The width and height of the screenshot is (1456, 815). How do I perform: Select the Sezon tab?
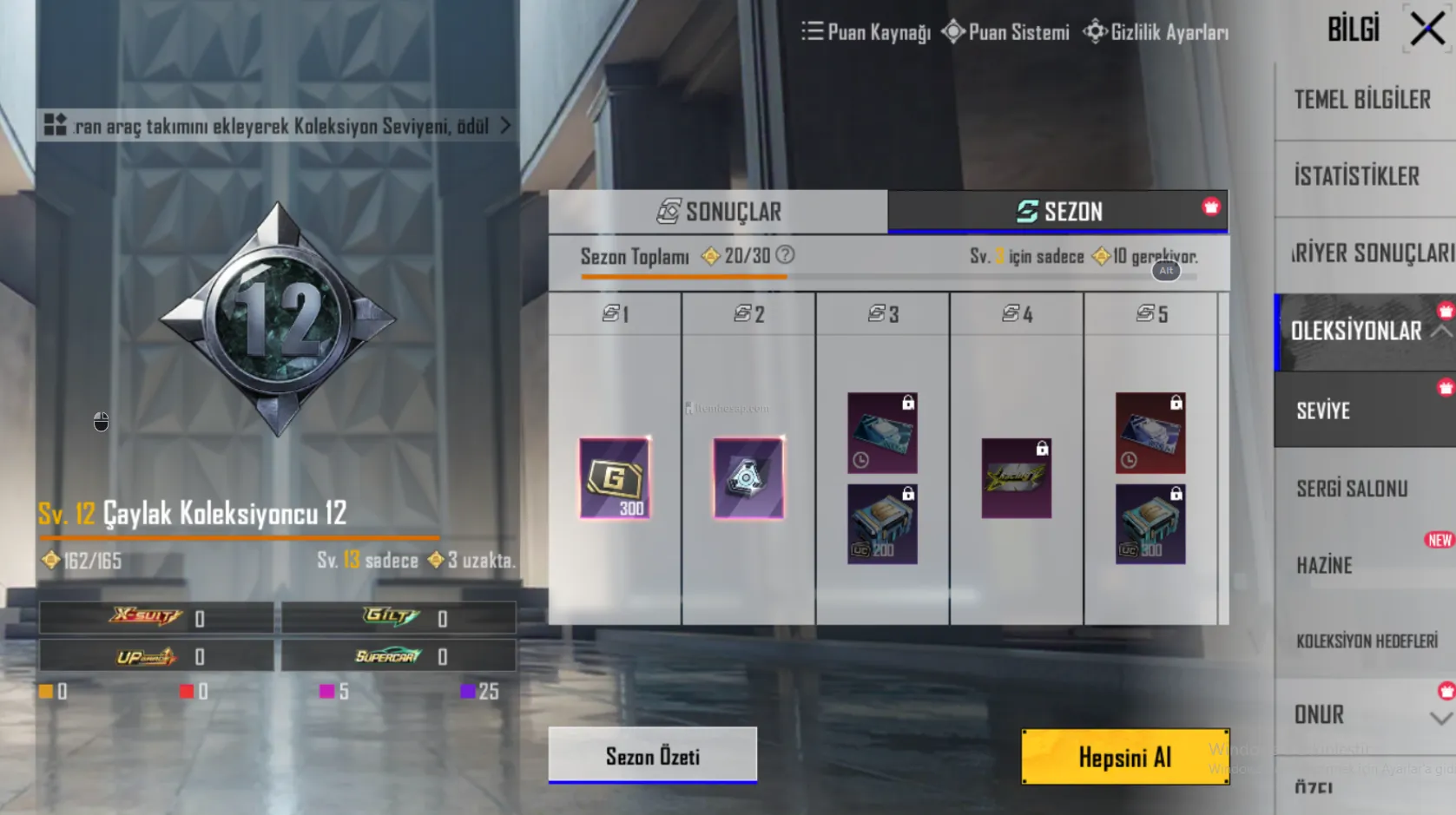click(x=1057, y=212)
